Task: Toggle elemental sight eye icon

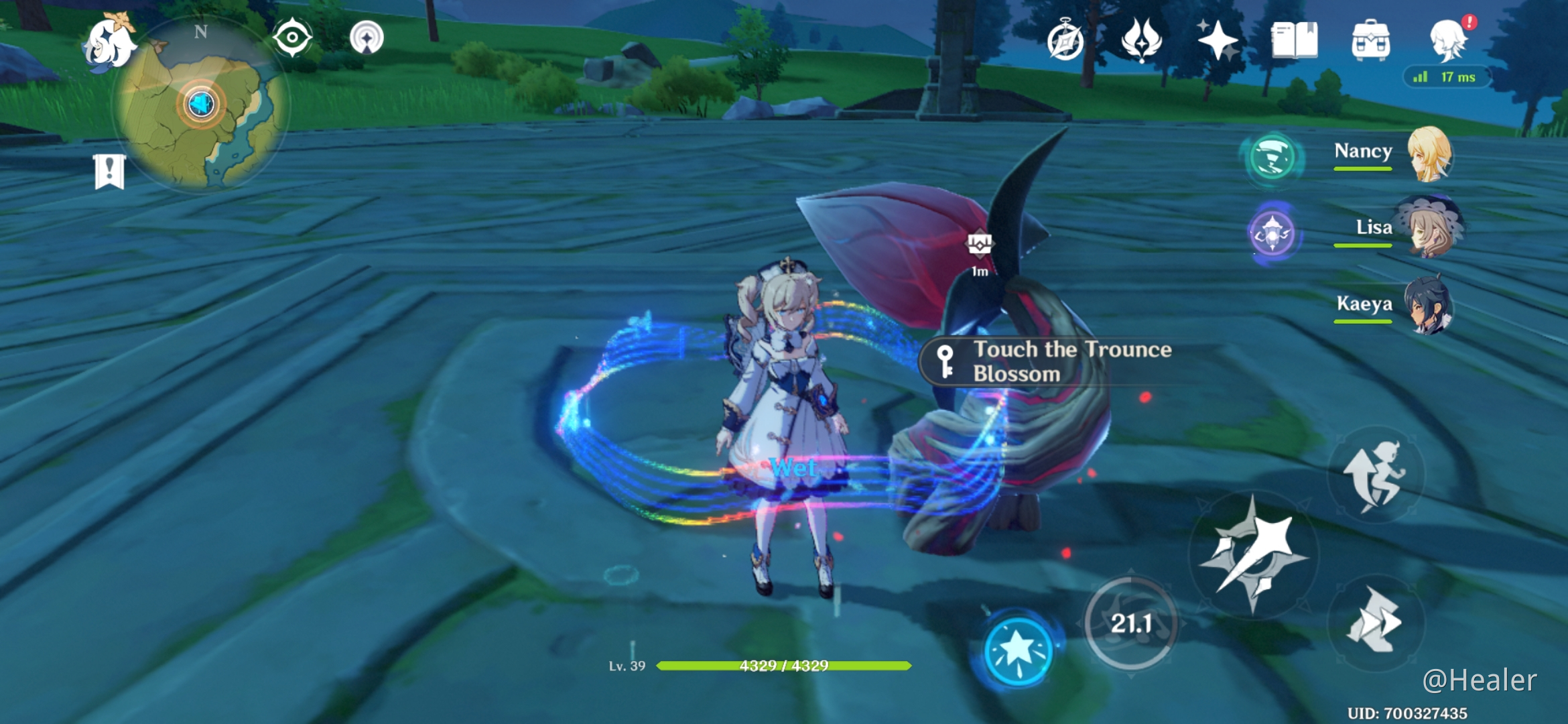Action: click(292, 38)
